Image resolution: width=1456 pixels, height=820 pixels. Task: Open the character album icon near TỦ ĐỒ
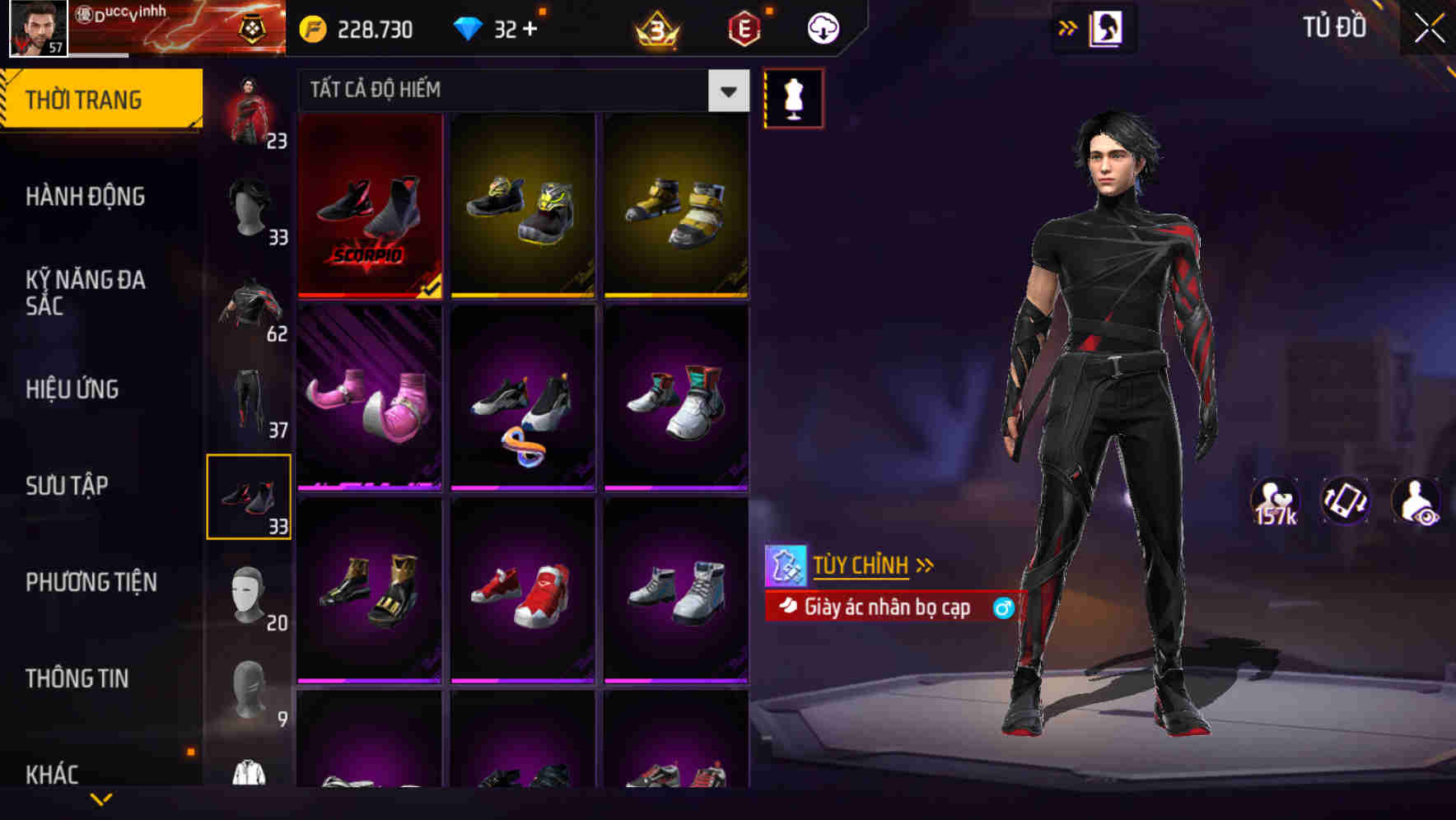(1106, 27)
